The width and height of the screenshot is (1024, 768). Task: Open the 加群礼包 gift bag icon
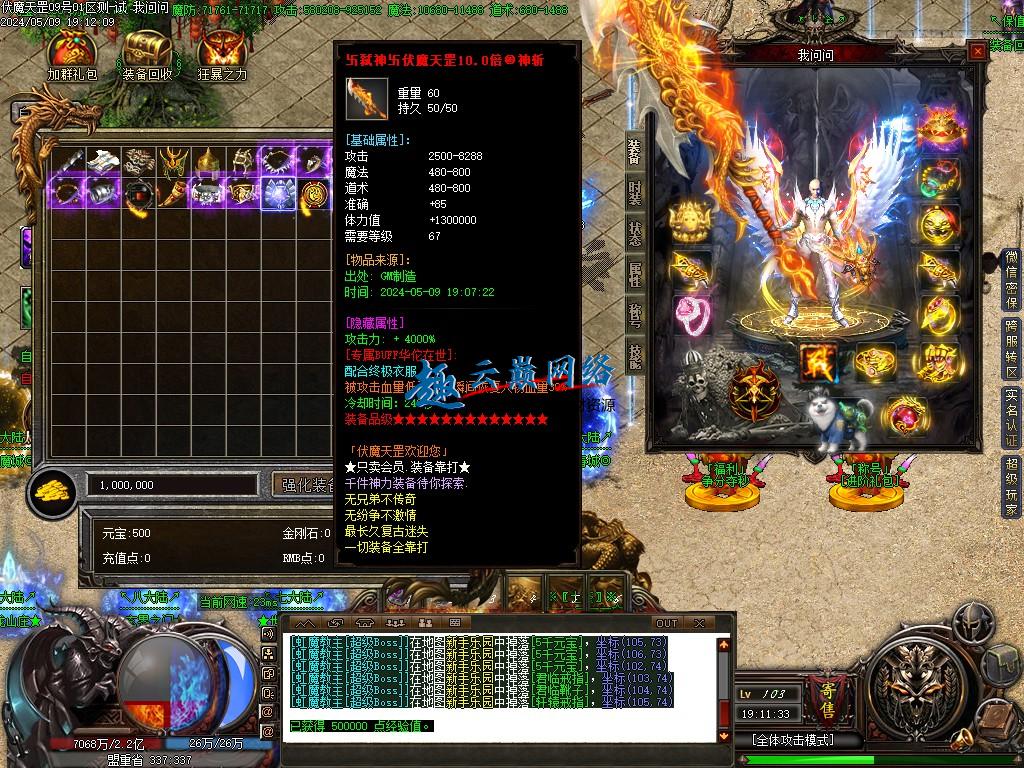[72, 54]
